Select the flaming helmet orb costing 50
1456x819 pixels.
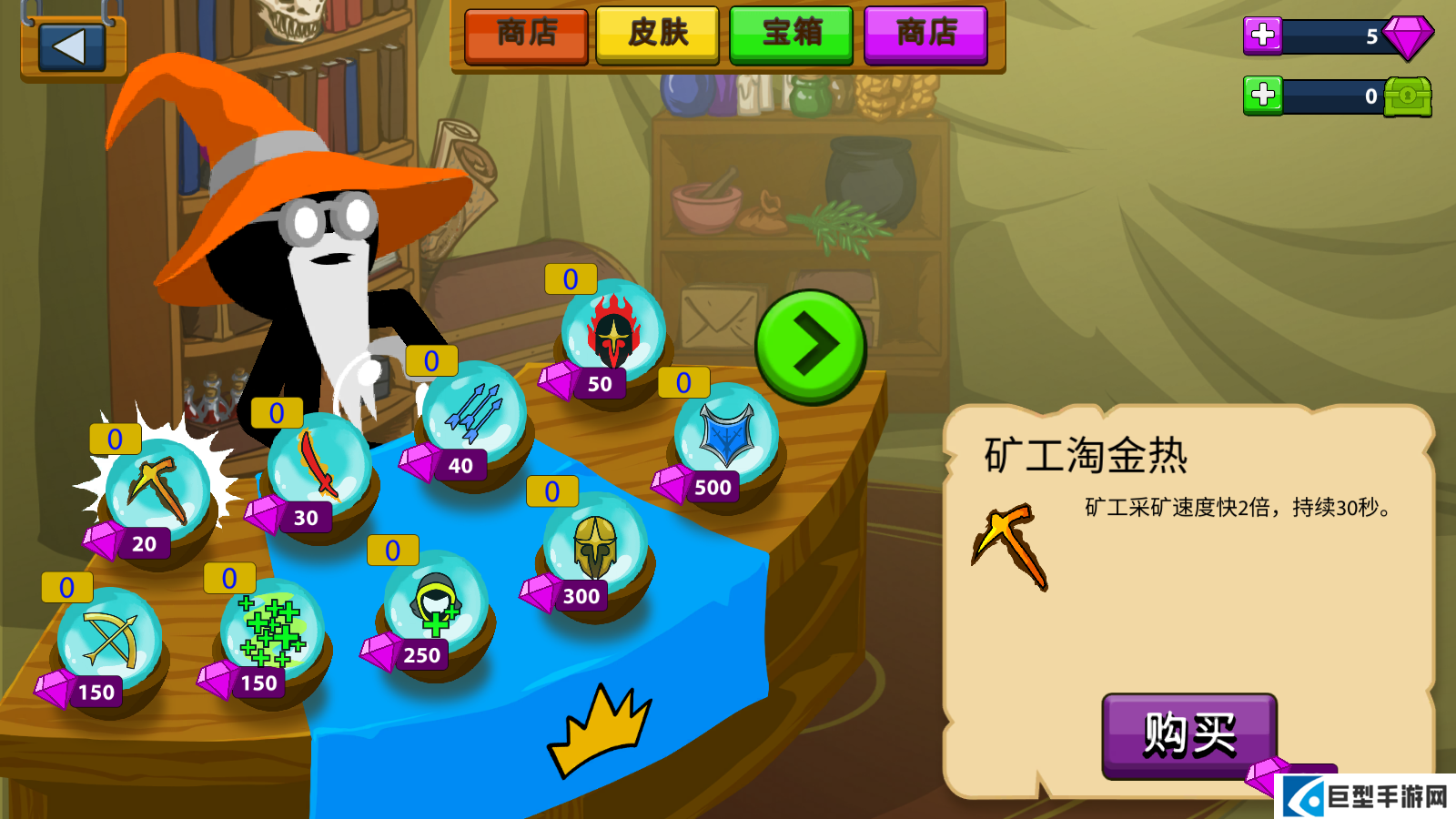pyautogui.click(x=613, y=333)
